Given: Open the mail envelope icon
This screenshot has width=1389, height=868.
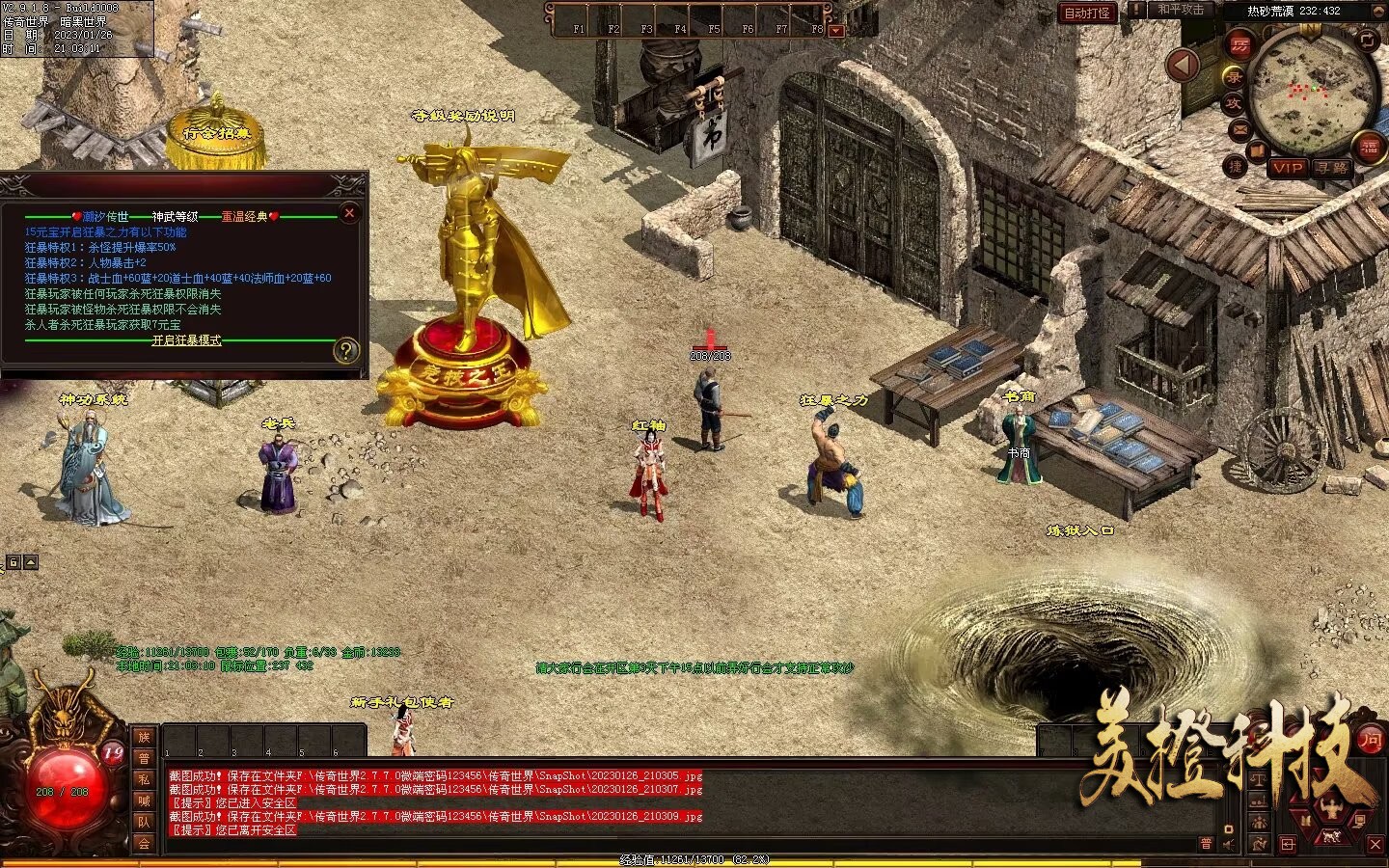Looking at the screenshot, I should (1239, 130).
